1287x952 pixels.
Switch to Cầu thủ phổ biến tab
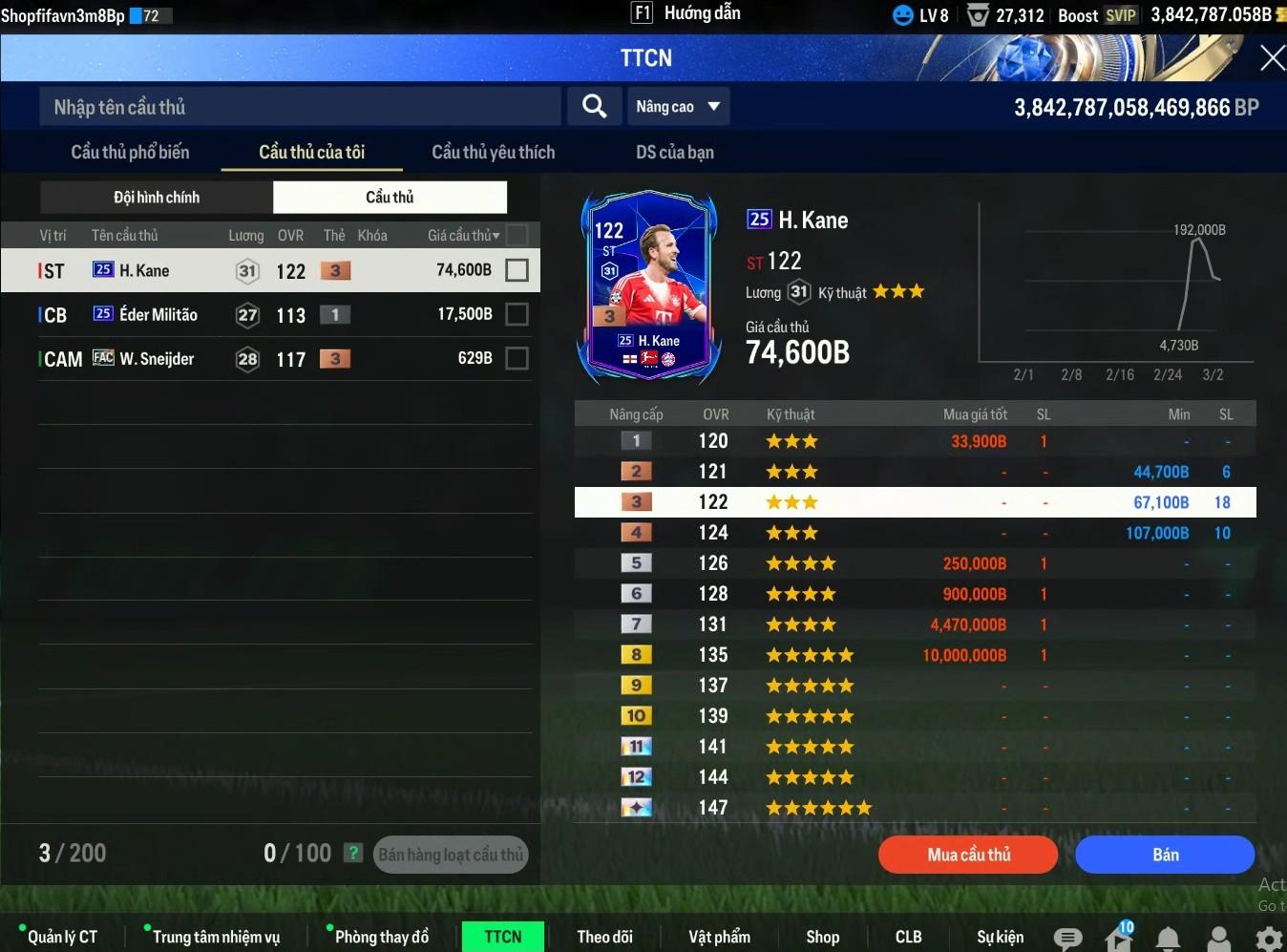130,152
